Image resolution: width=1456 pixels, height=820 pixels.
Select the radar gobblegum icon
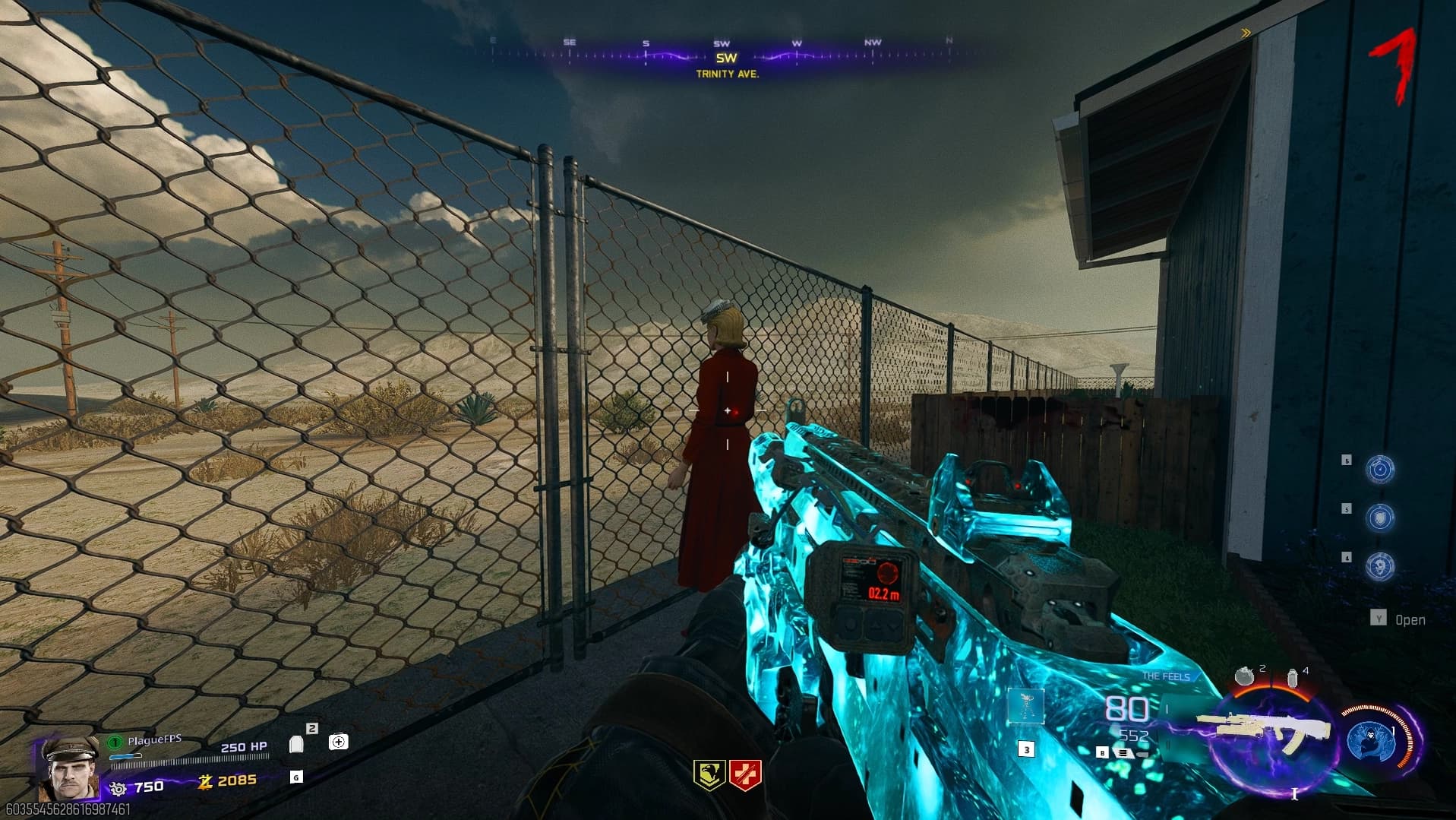[x=1379, y=470]
